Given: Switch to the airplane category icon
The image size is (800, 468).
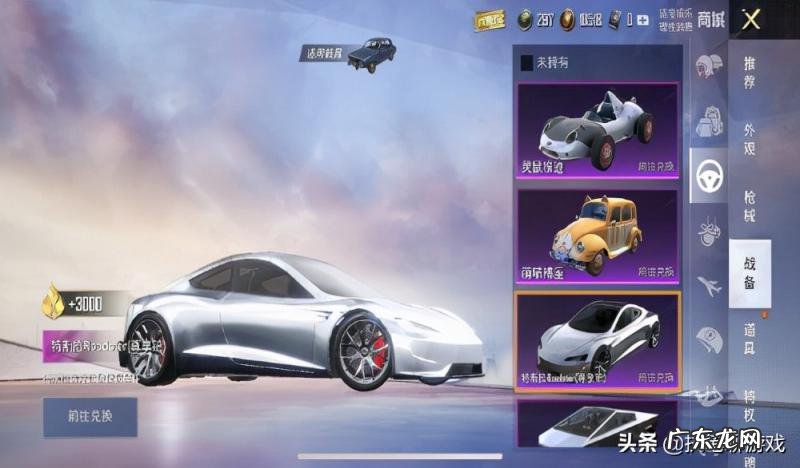Looking at the screenshot, I should [709, 286].
